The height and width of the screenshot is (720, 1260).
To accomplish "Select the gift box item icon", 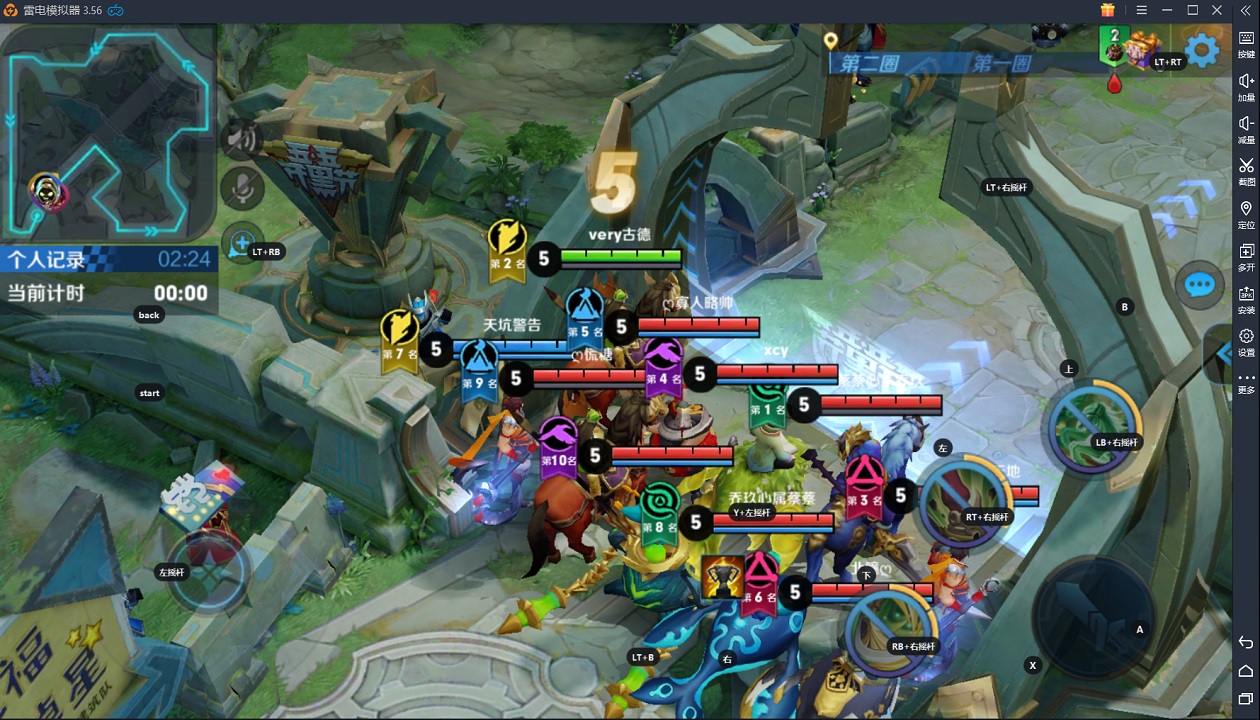I will click(x=1141, y=50).
